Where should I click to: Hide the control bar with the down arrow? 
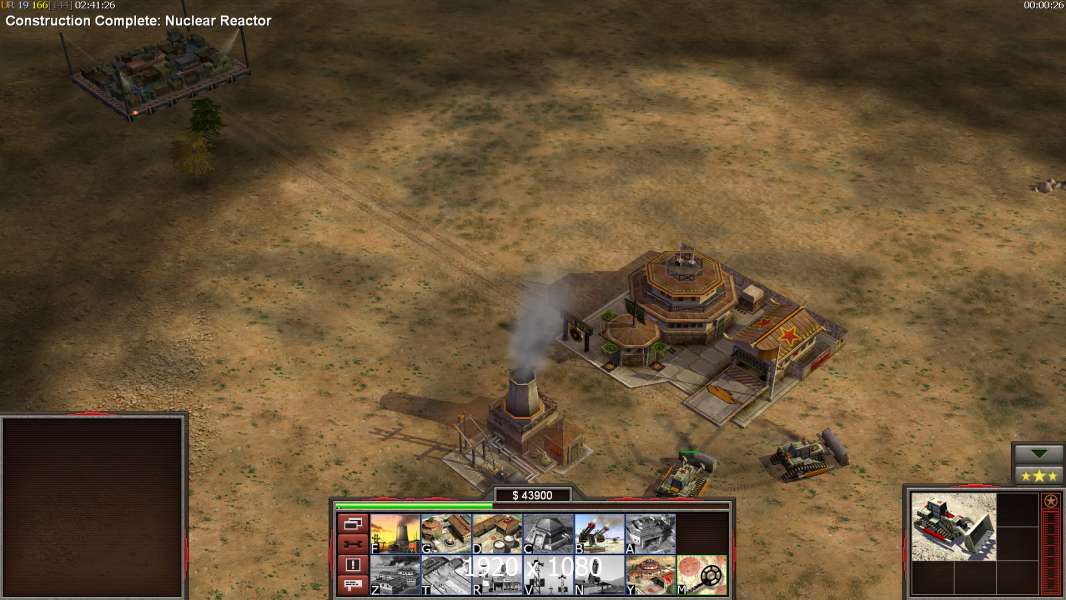click(1038, 454)
